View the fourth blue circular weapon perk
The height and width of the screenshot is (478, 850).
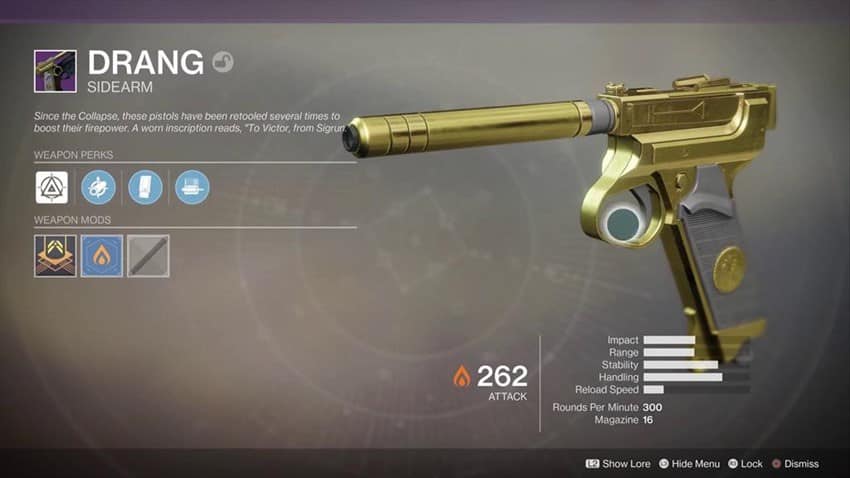192,187
